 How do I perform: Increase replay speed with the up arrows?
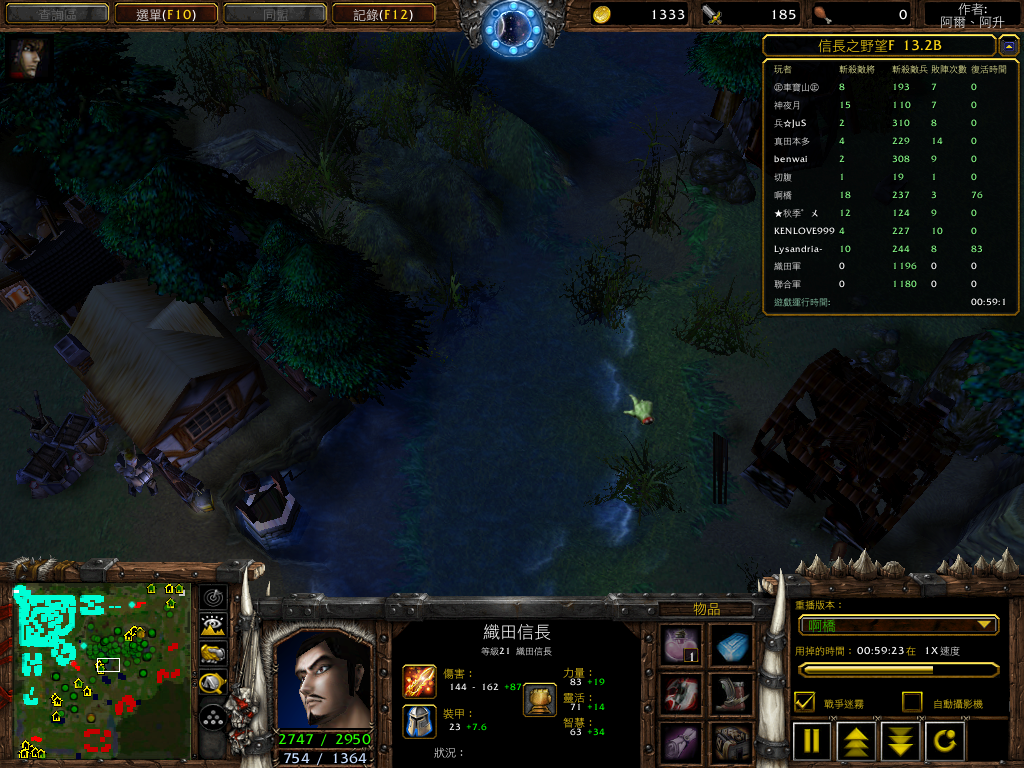[x=857, y=742]
